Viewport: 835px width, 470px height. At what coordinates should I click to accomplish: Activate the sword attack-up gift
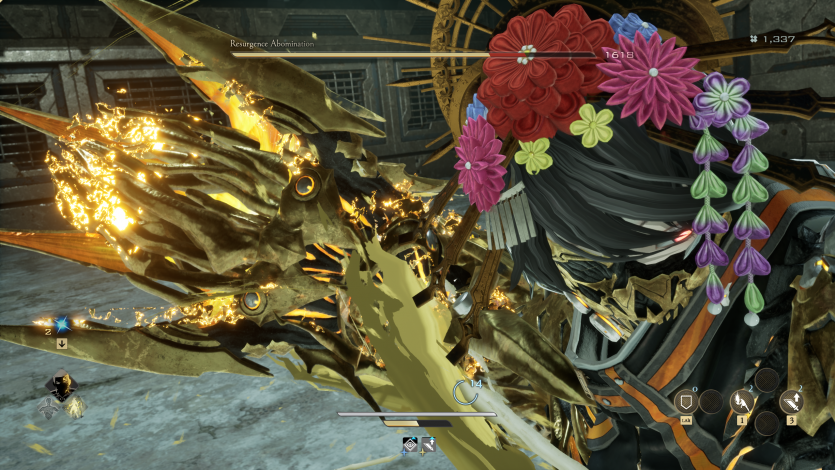coord(792,401)
